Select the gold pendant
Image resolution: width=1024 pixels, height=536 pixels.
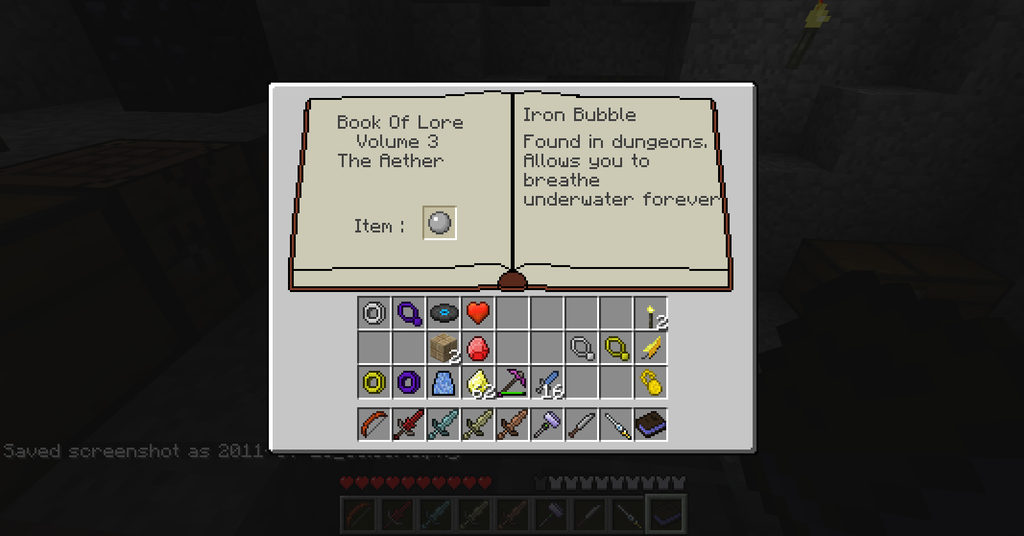pyautogui.click(x=615, y=348)
